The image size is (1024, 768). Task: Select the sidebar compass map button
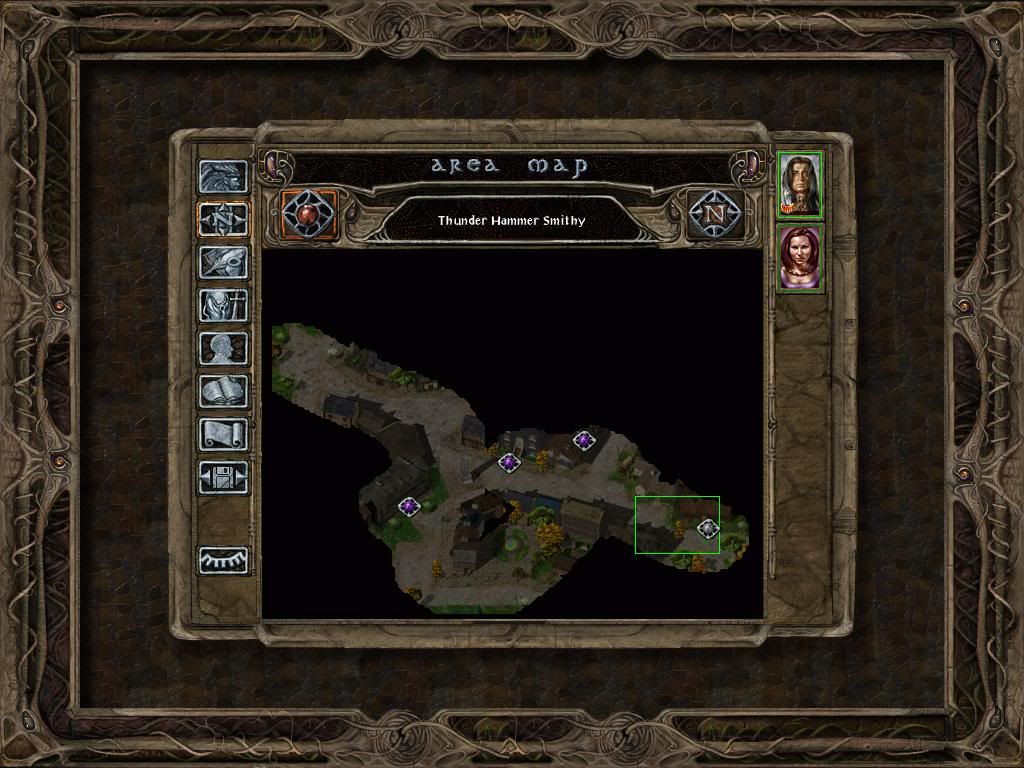223,219
